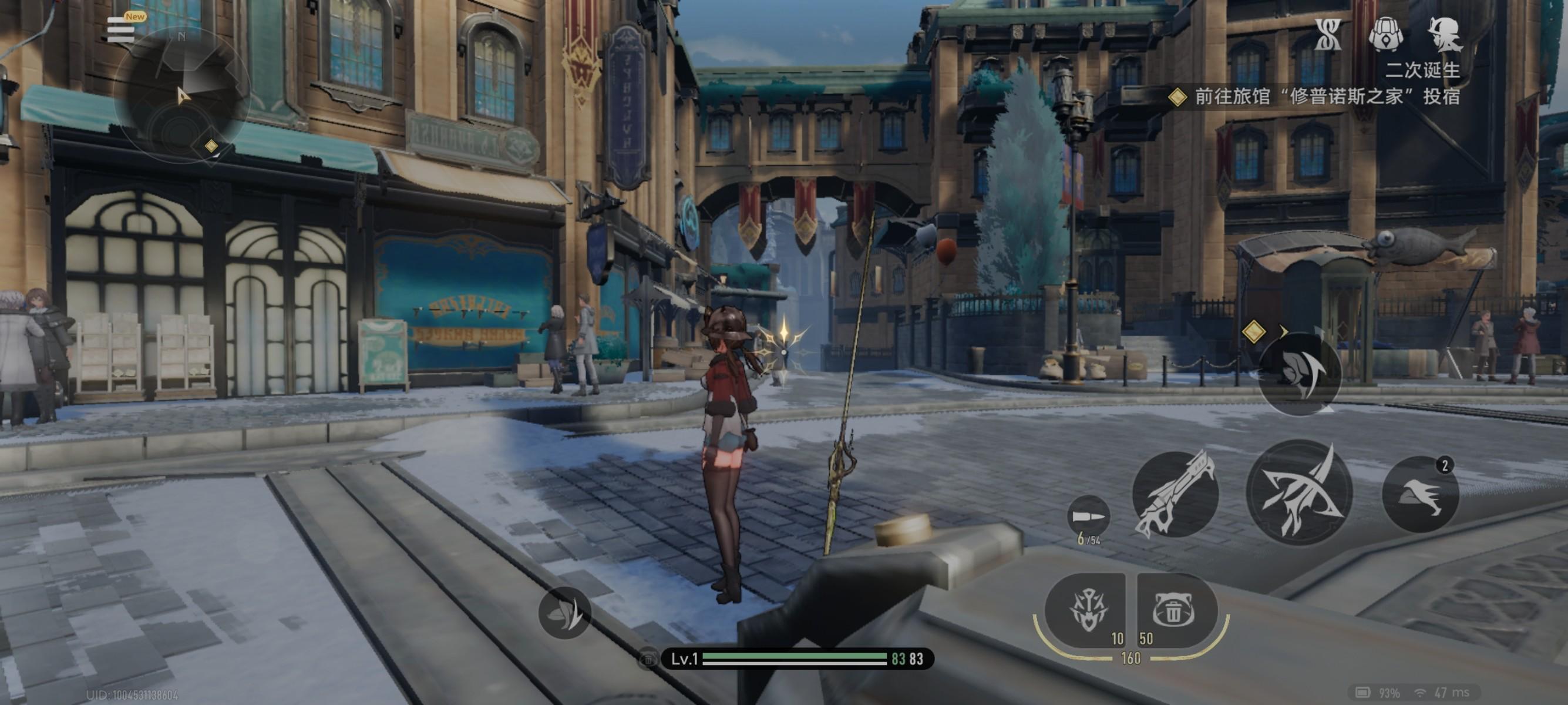Viewport: 1568px width, 705px height.
Task: Tap the bullet reload ammo button
Action: [x=1088, y=518]
